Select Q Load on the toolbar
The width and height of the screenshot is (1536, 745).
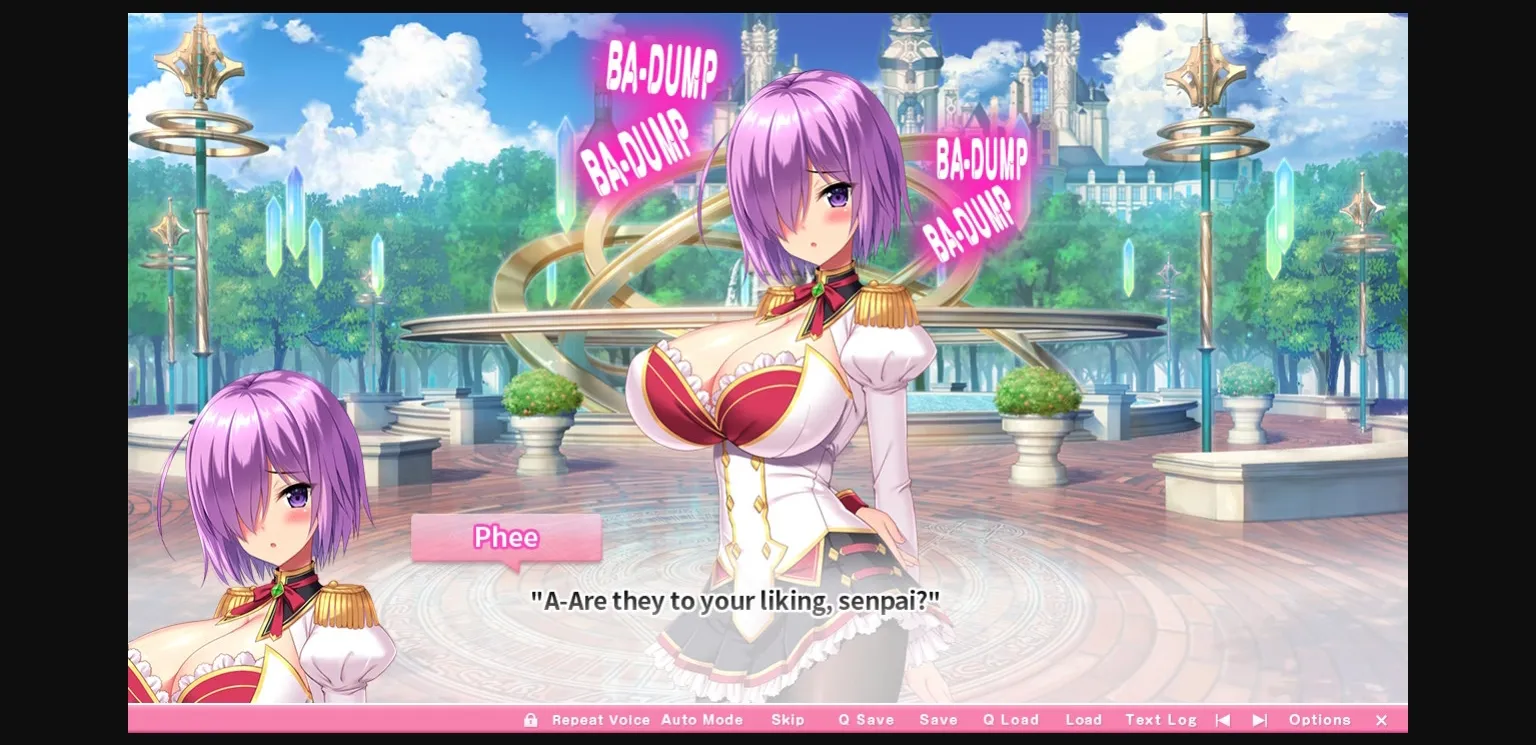coord(1010,720)
